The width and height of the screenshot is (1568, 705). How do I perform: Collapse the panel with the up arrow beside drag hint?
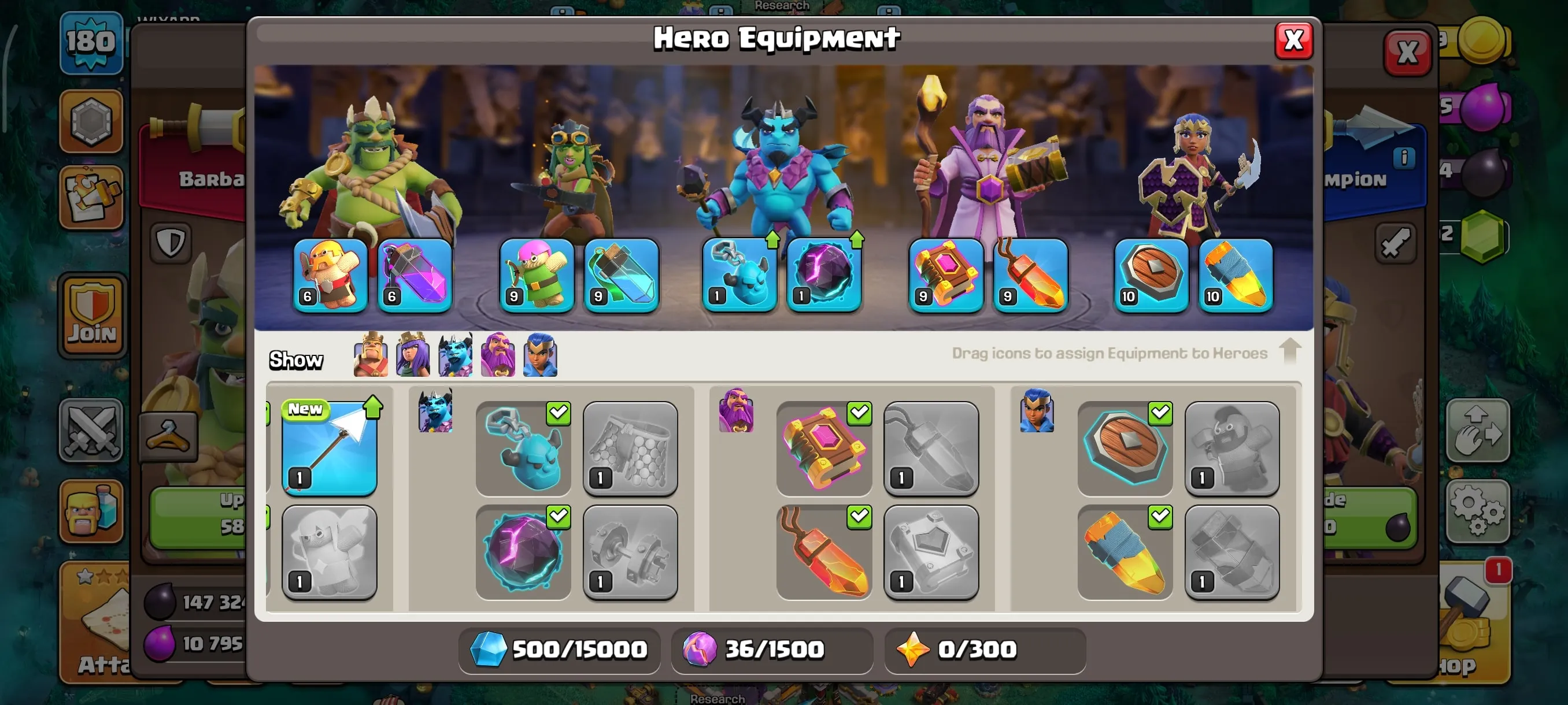pyautogui.click(x=1289, y=353)
